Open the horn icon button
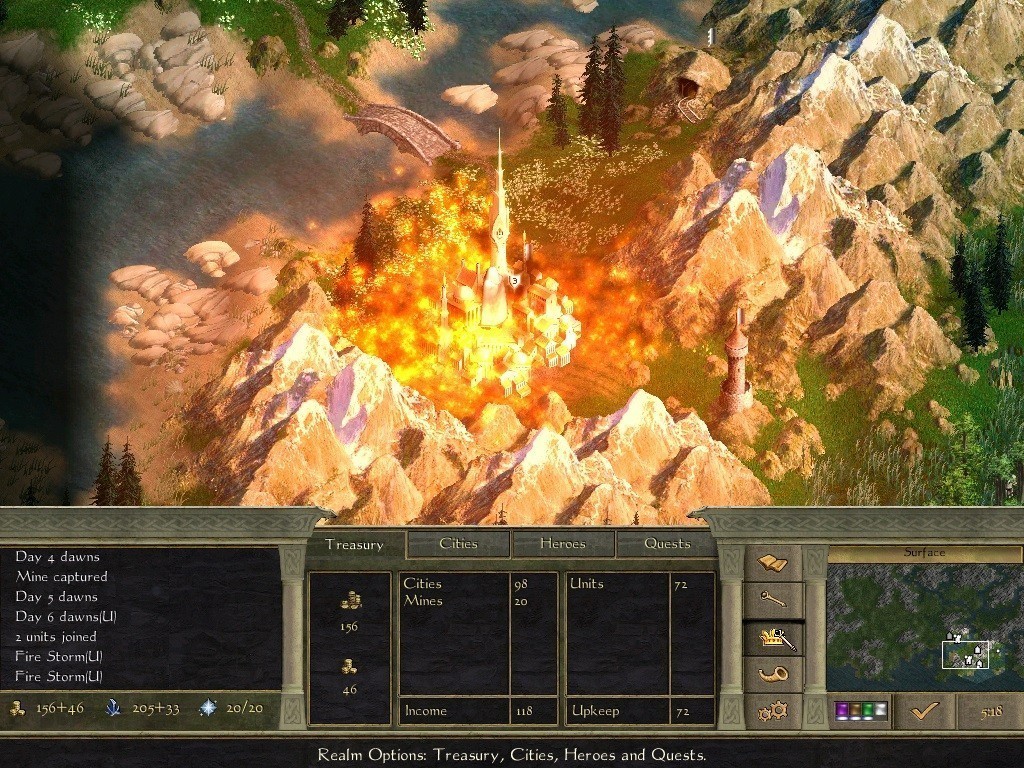The height and width of the screenshot is (768, 1024). pos(773,674)
